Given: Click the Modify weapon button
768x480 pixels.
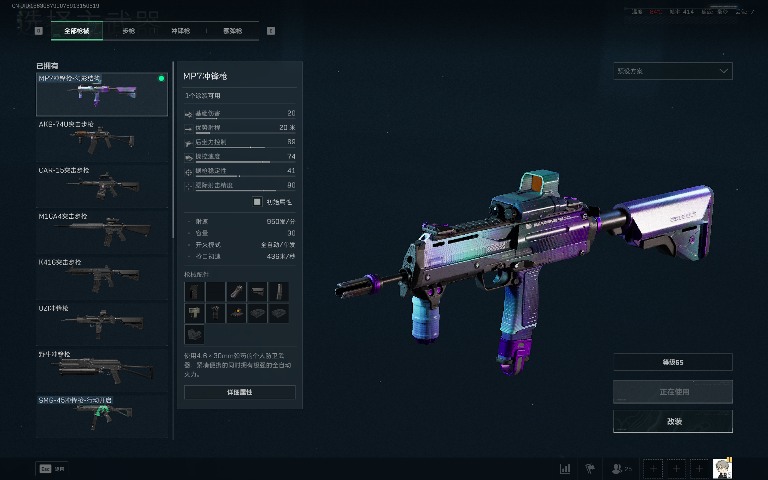Looking at the screenshot, I should [672, 421].
